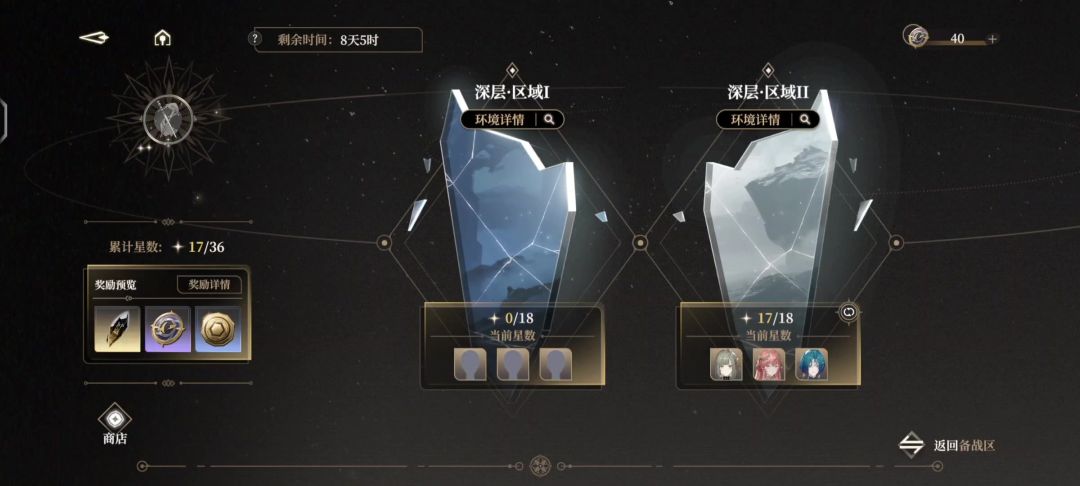Screen dimensions: 1080x486
Task: View the gold coin reward item
Action: 217,329
